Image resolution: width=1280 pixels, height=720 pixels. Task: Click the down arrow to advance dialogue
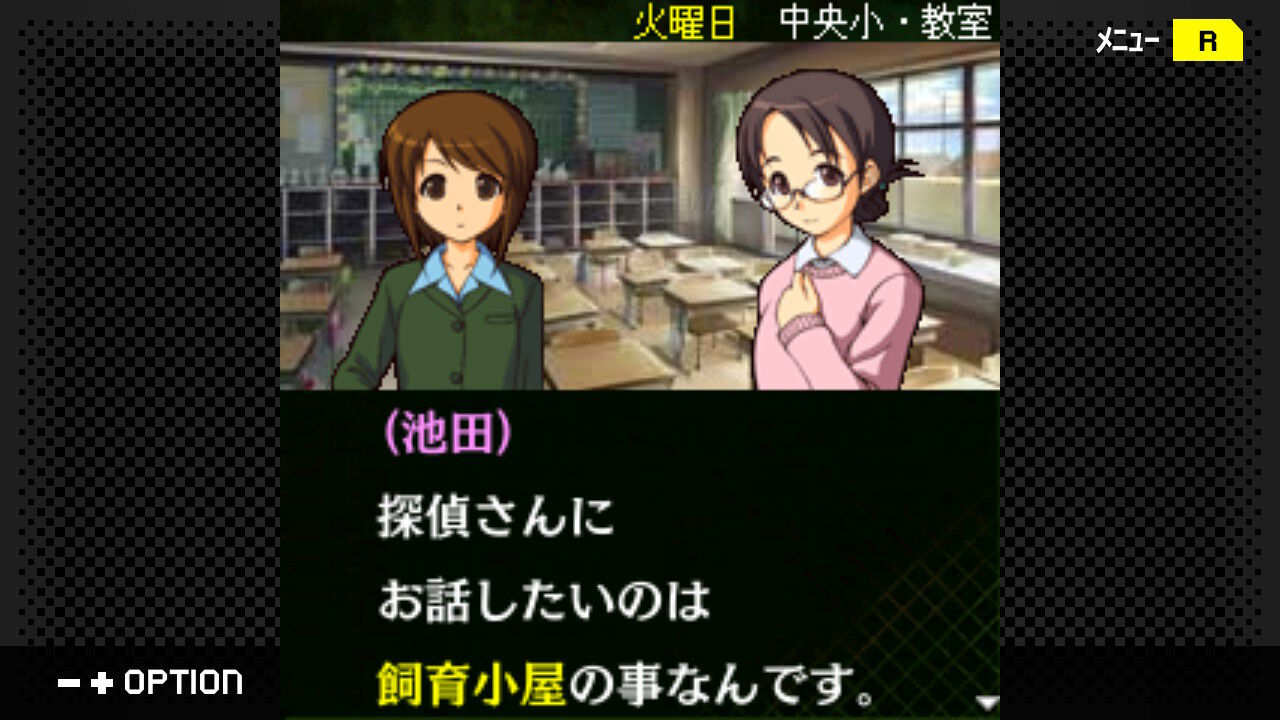coord(986,703)
